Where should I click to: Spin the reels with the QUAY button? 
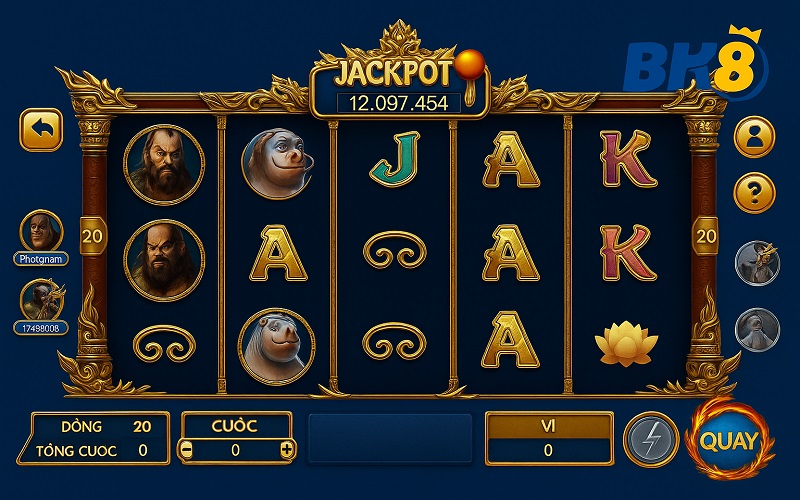(x=729, y=440)
